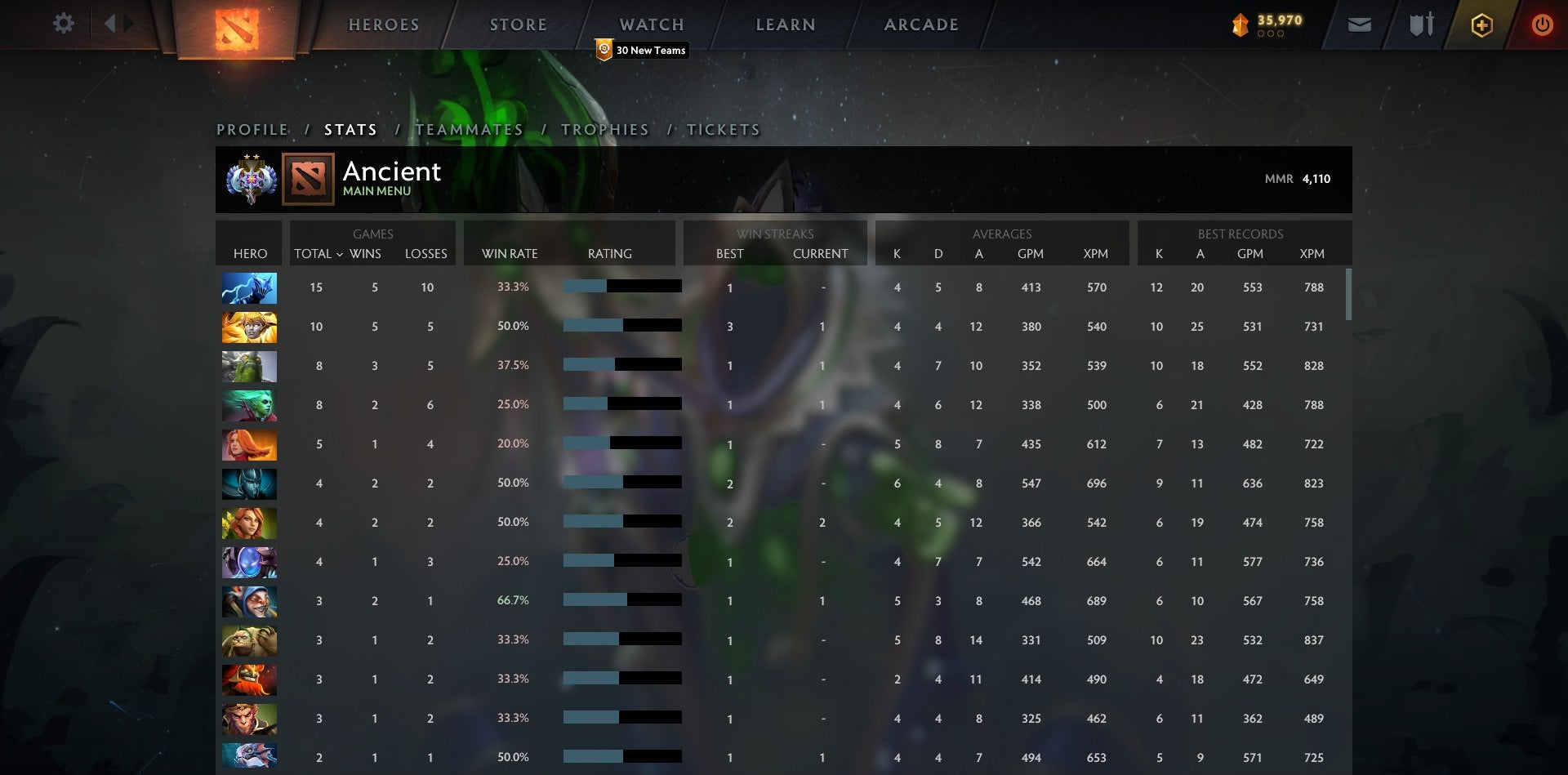This screenshot has height=775, width=1568.
Task: Select Windranger's hero portrait
Action: (249, 523)
